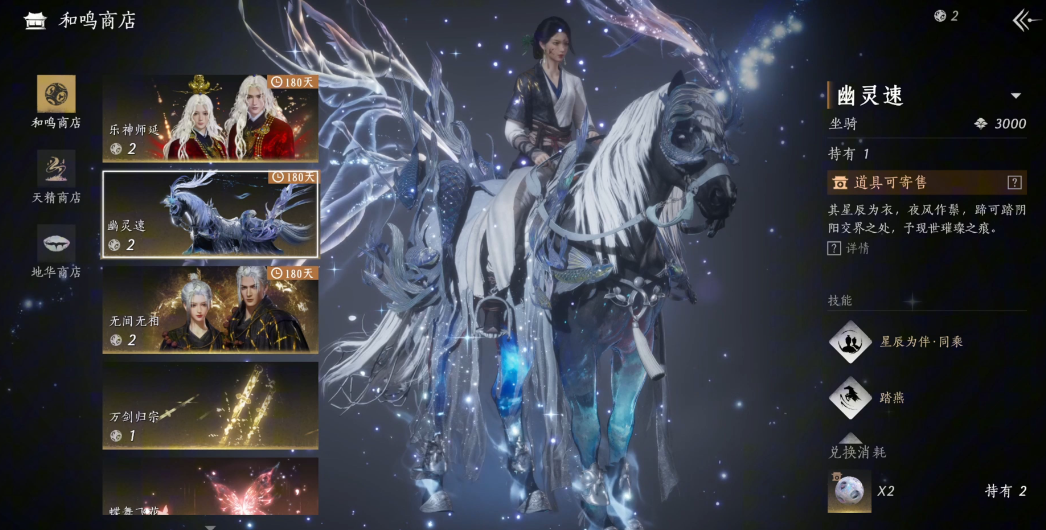Select the 乐神师延 outfit listing
1046x530 pixels.
click(210, 118)
